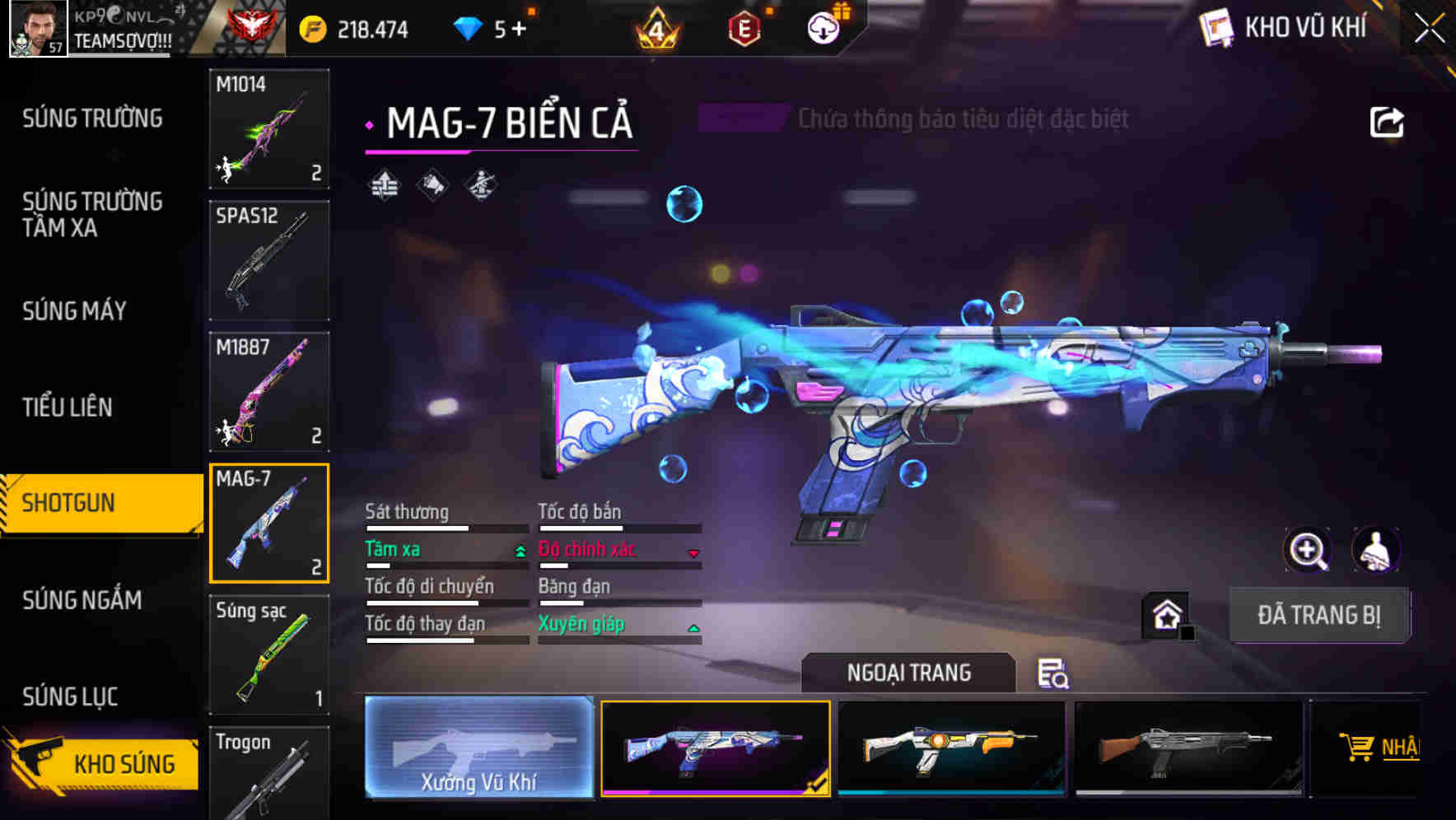Click the home-star showcase icon near ĐÃ TRANG BỊ
1456x820 pixels.
point(1165,614)
